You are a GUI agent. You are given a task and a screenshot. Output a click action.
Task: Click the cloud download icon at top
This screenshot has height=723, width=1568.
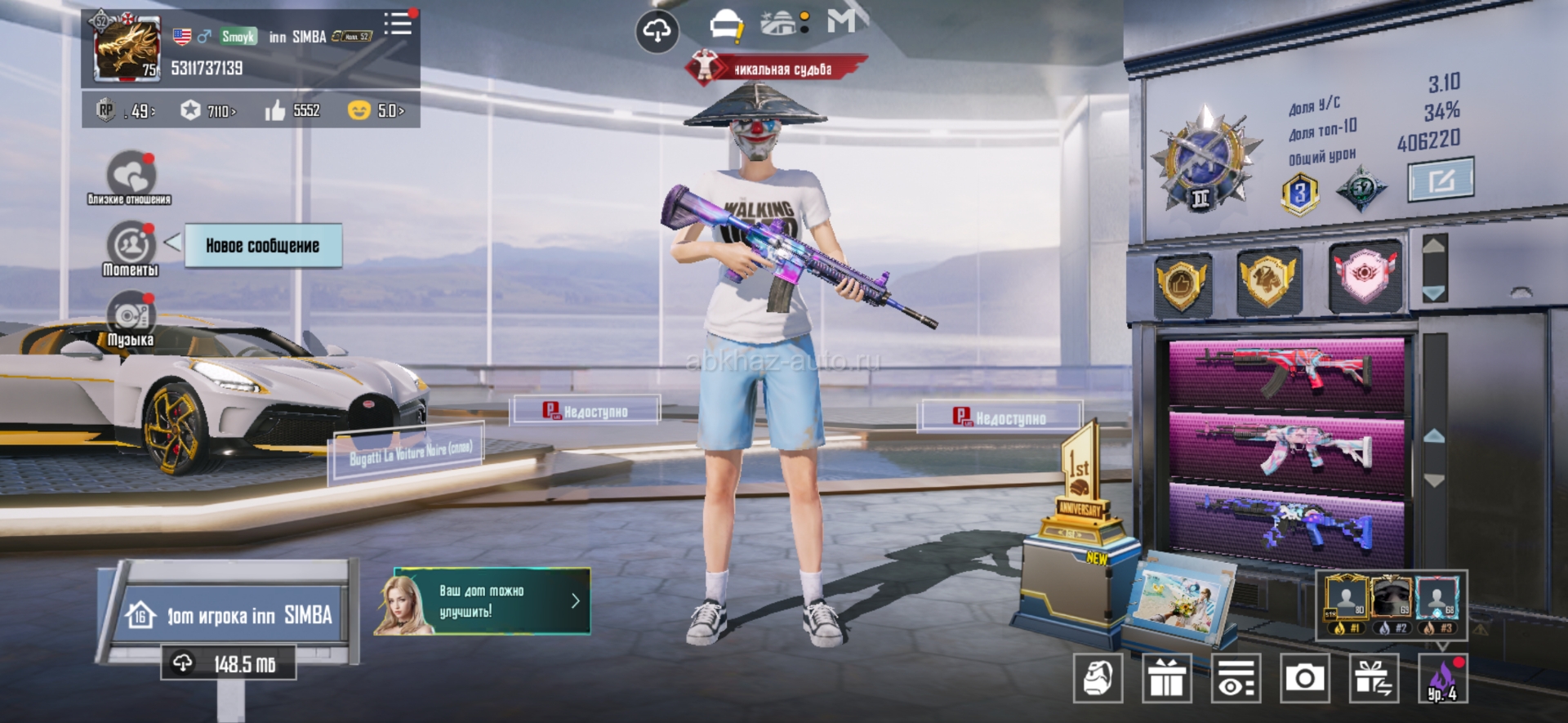coord(657,32)
